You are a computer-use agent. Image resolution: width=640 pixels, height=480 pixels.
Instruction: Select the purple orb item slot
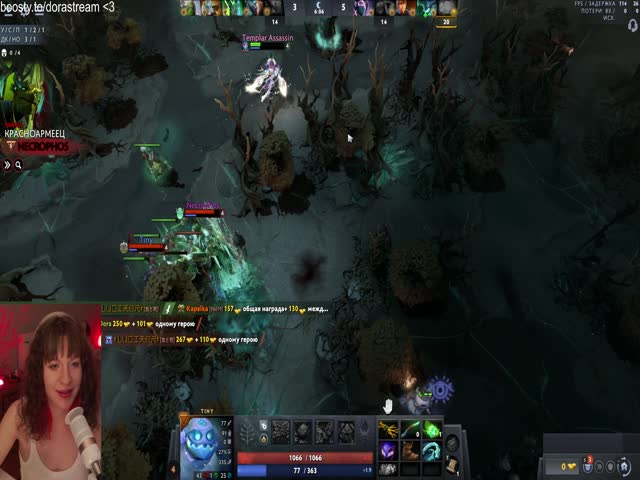click(386, 450)
